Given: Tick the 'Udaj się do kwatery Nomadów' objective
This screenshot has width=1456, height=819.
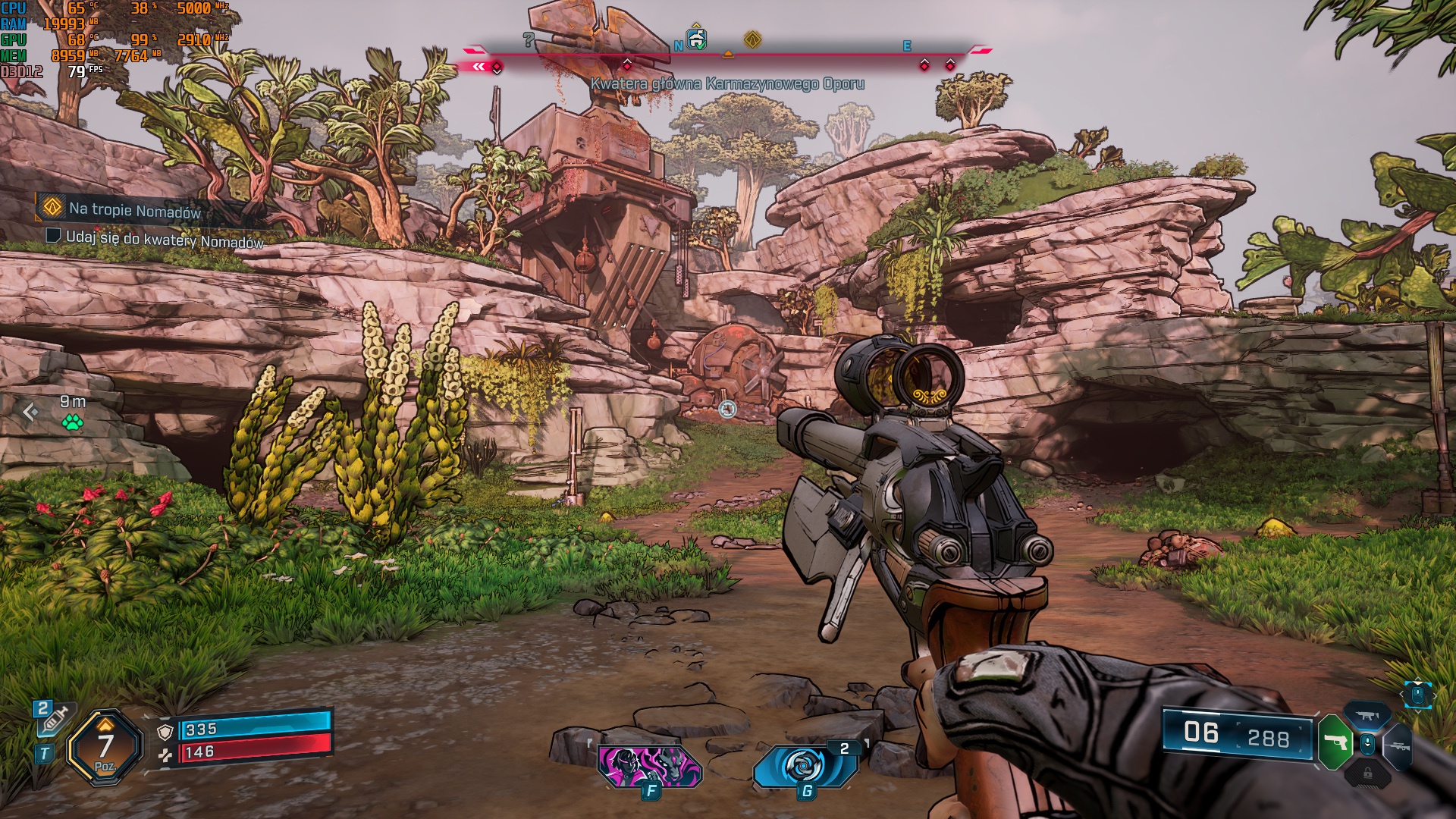Looking at the screenshot, I should tap(53, 236).
